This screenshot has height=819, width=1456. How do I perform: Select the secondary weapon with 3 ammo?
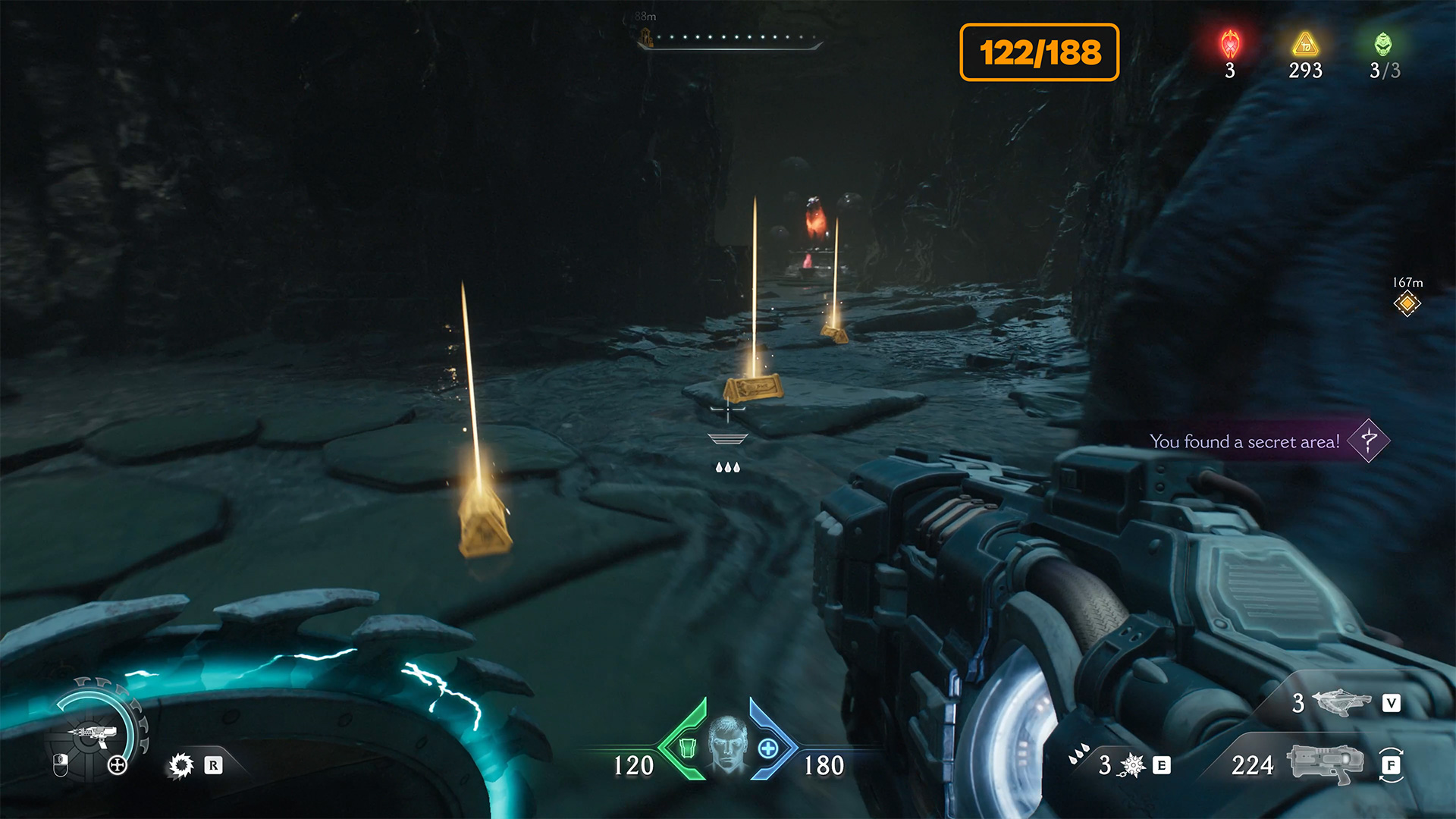point(1340,702)
